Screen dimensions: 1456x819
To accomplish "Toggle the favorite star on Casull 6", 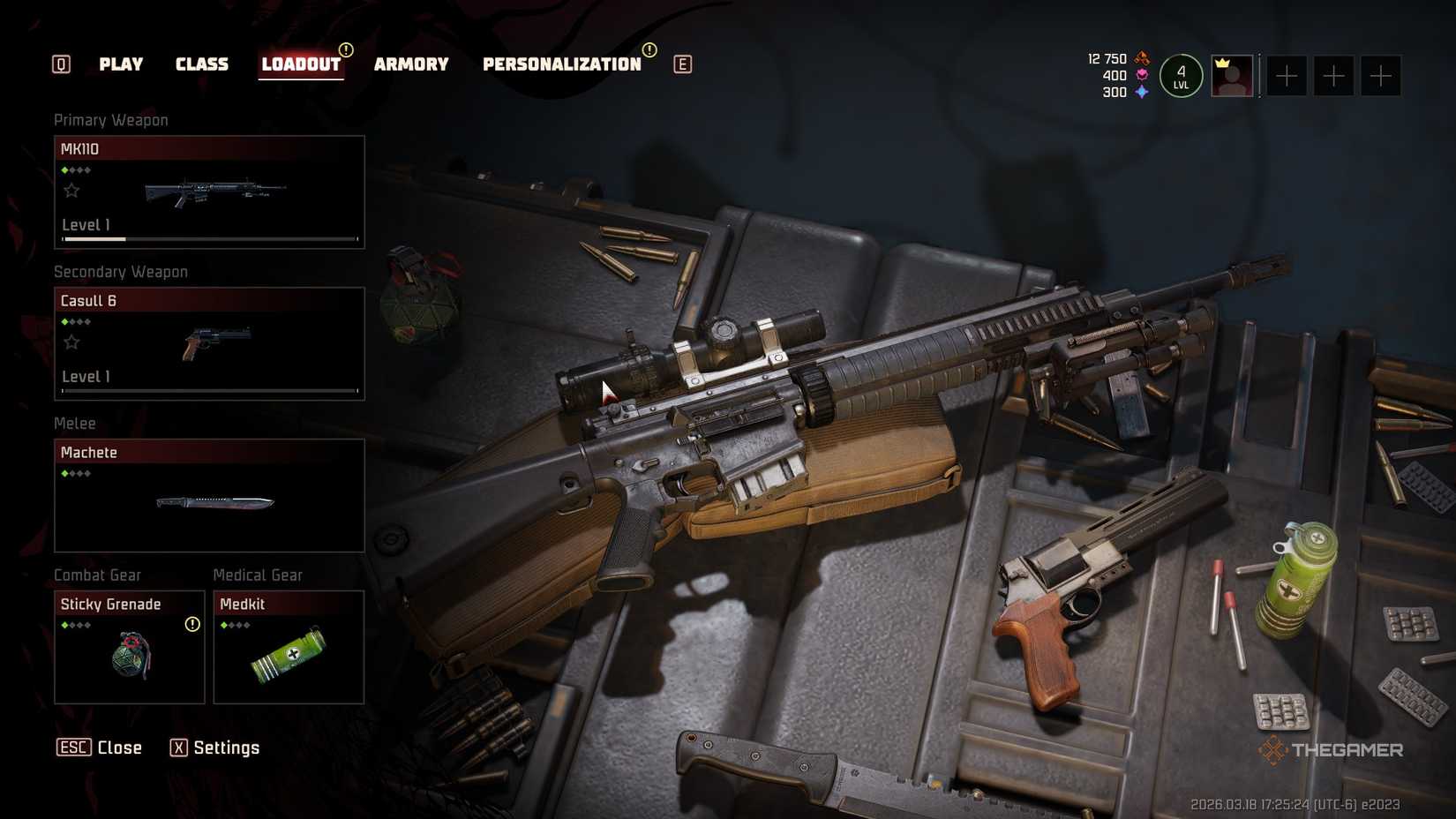I will coord(71,342).
